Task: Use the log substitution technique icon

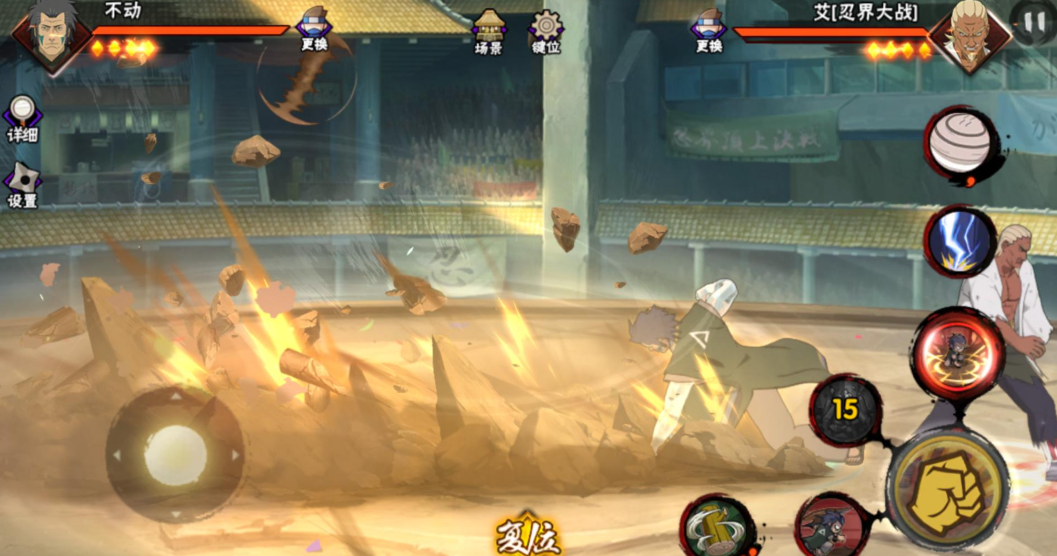Action: point(717,526)
